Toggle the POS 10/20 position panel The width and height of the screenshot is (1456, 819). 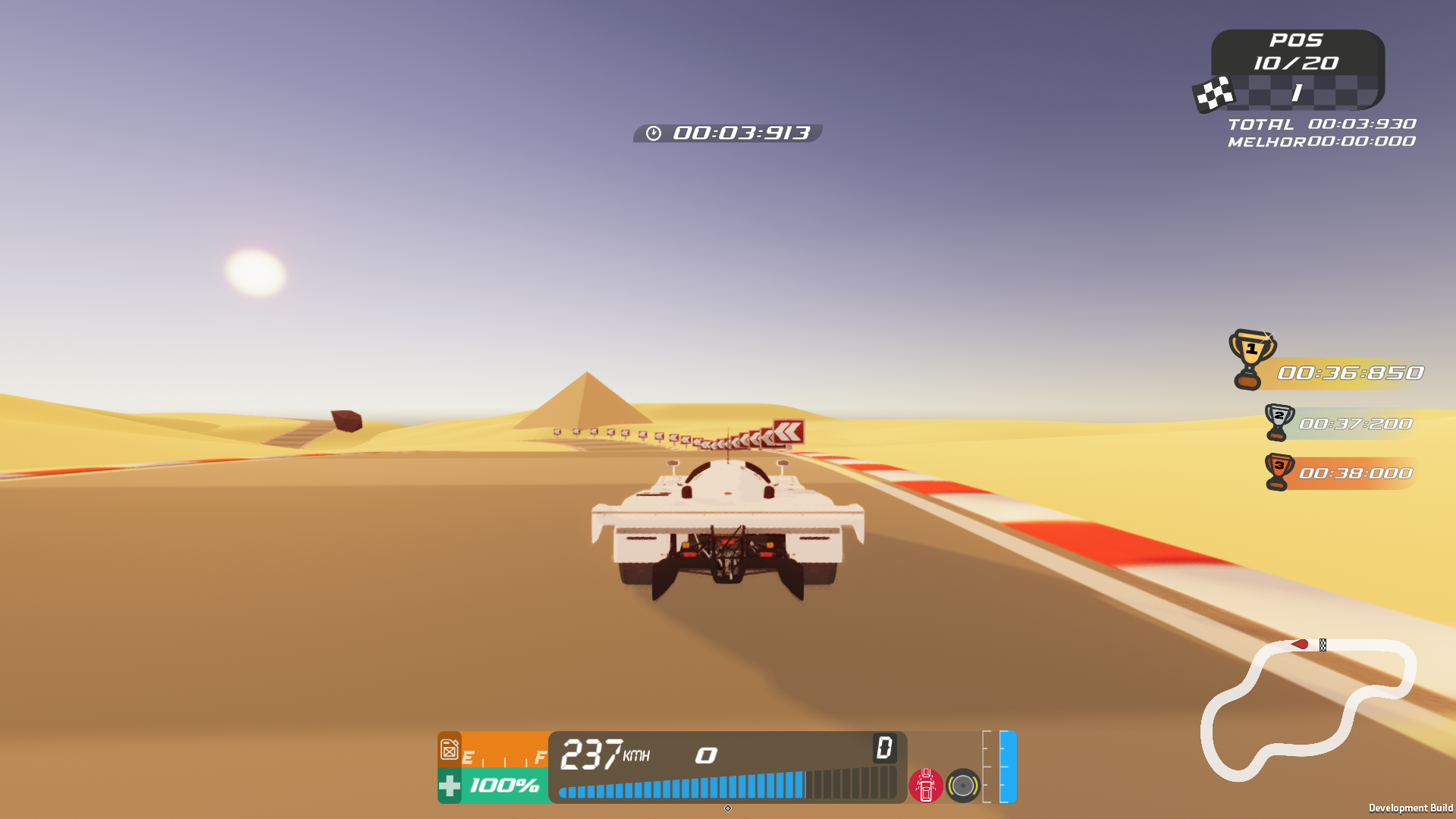[x=1298, y=53]
